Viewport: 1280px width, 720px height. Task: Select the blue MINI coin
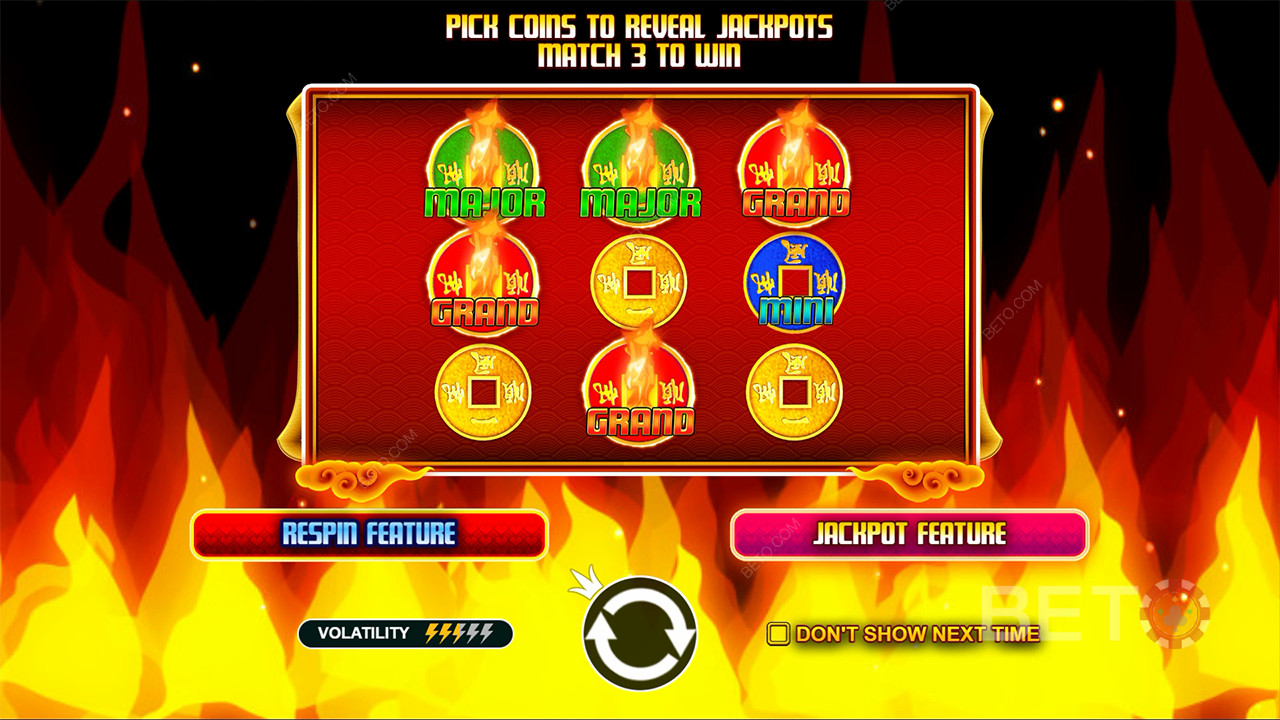pyautogui.click(x=795, y=283)
